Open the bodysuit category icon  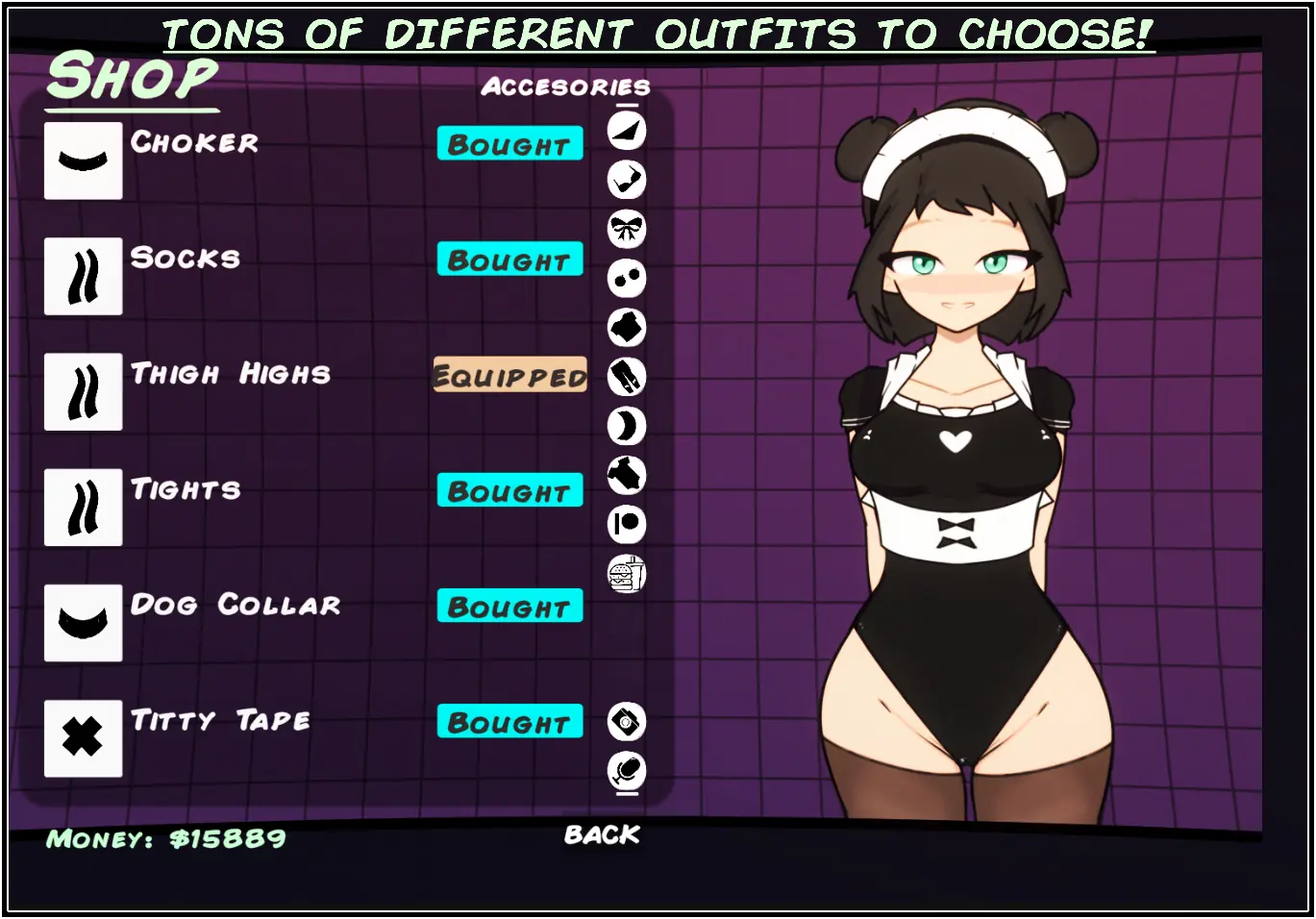[627, 475]
